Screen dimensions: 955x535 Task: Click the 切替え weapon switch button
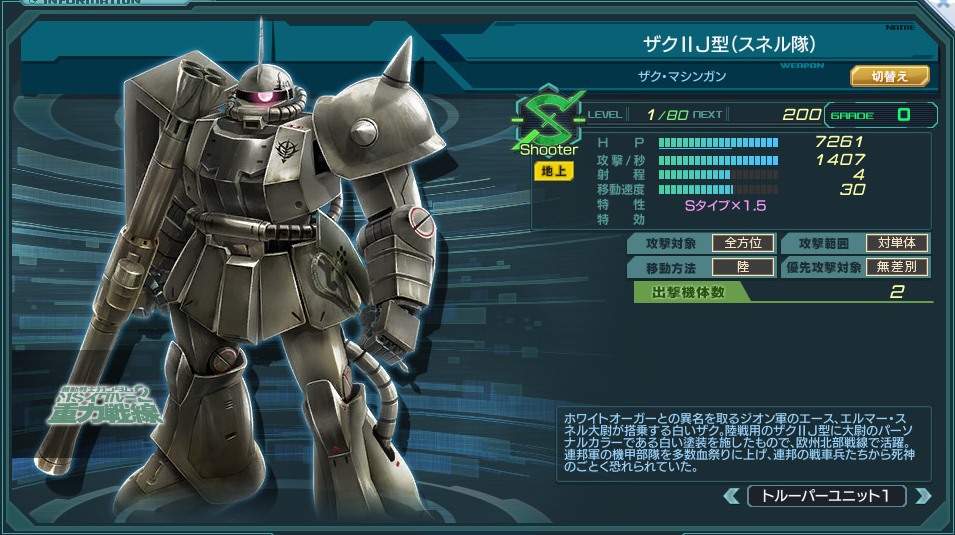pyautogui.click(x=890, y=76)
